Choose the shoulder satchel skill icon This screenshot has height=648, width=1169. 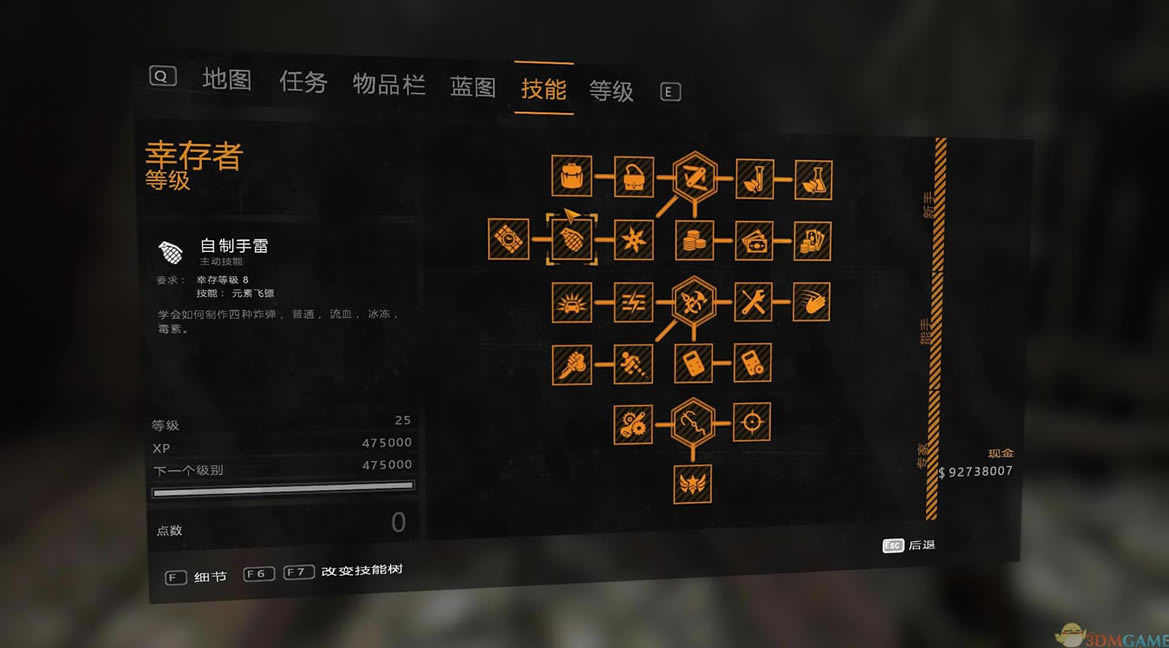634,177
